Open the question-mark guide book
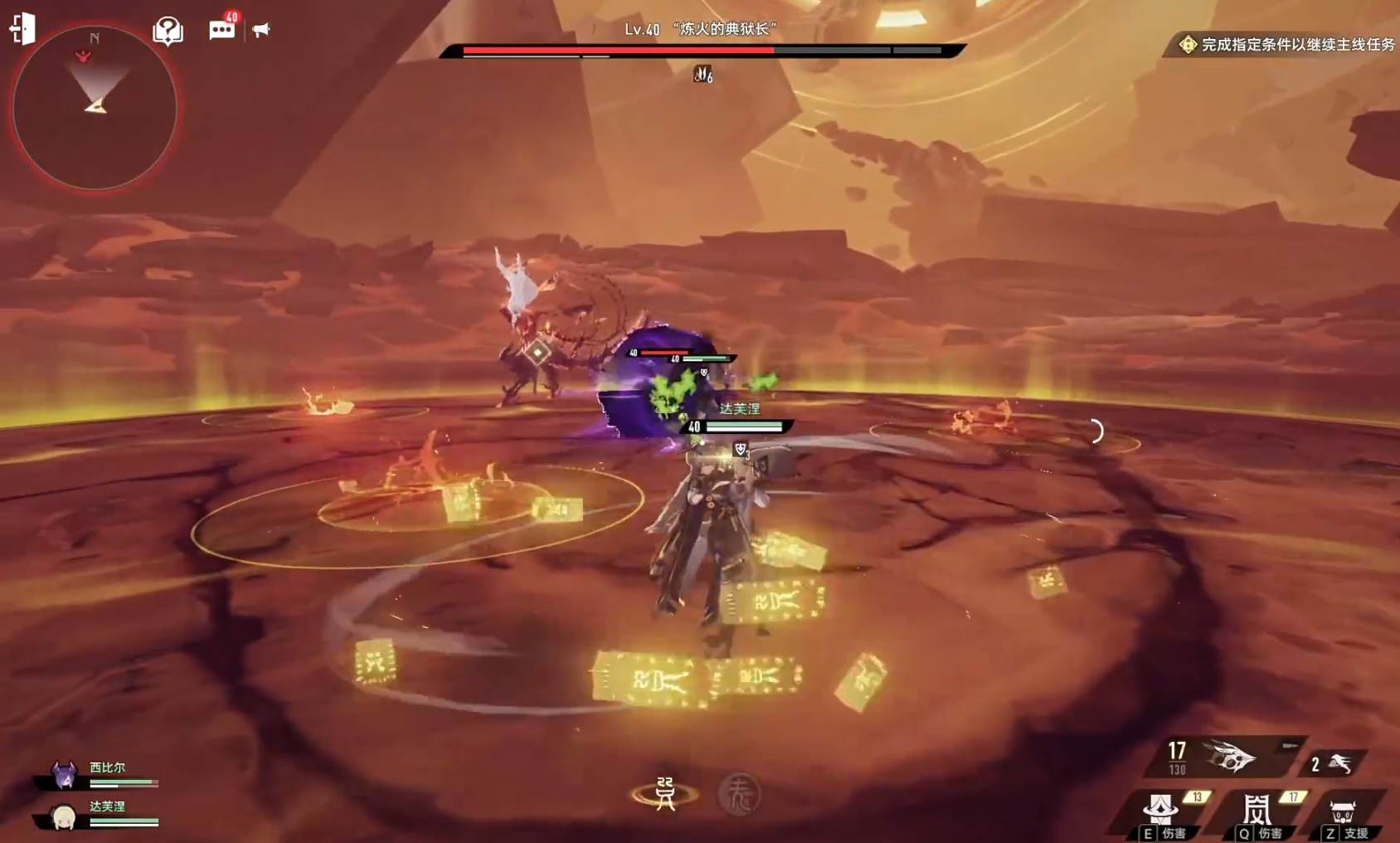1400x843 pixels. 168,31
